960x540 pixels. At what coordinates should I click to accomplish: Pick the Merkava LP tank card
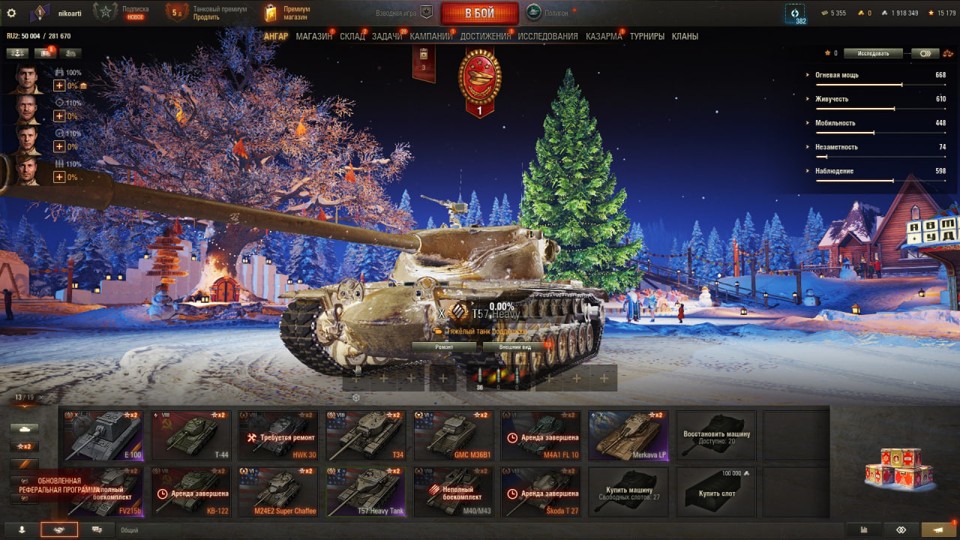[628, 435]
